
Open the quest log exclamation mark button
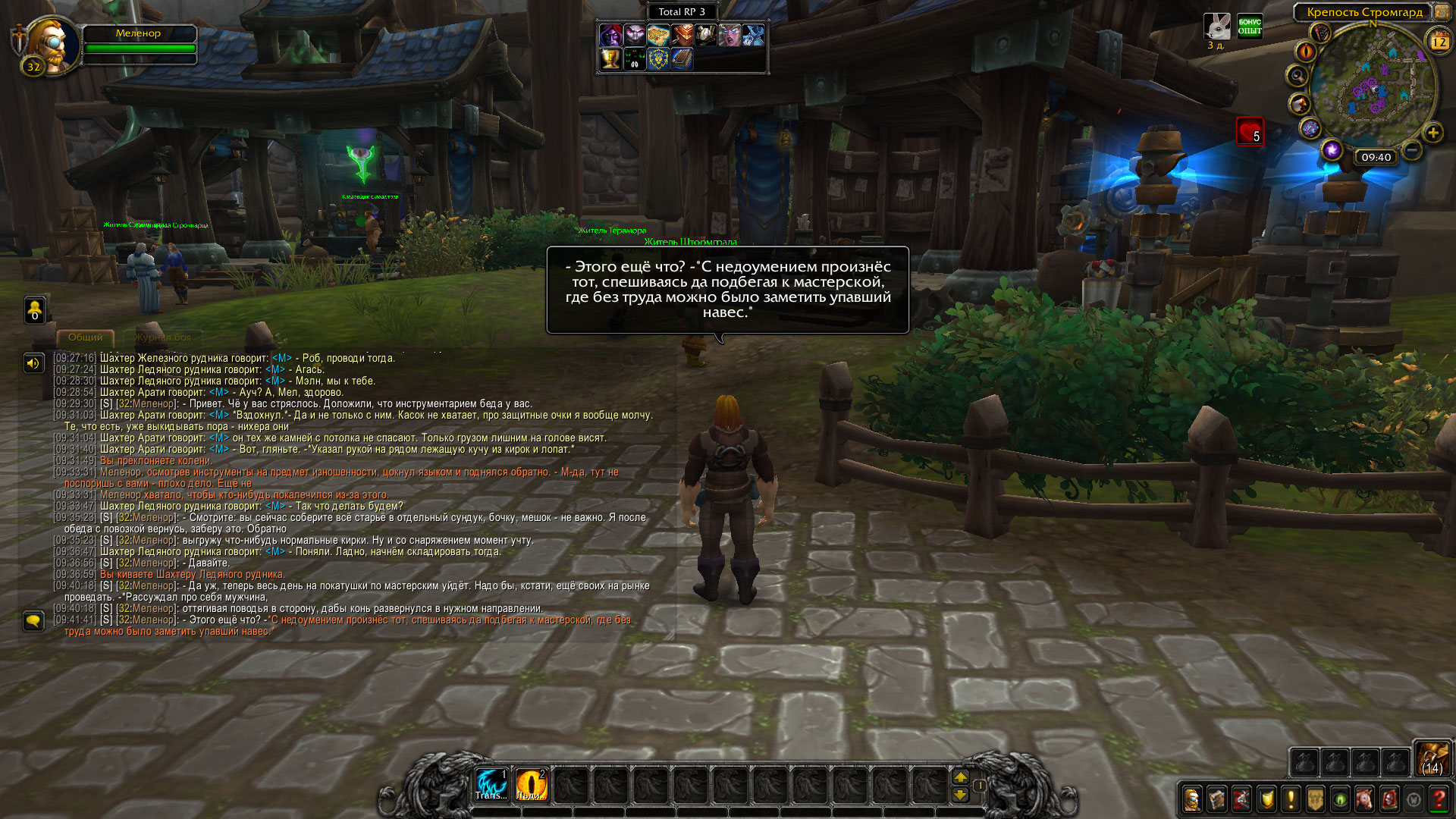click(1291, 799)
